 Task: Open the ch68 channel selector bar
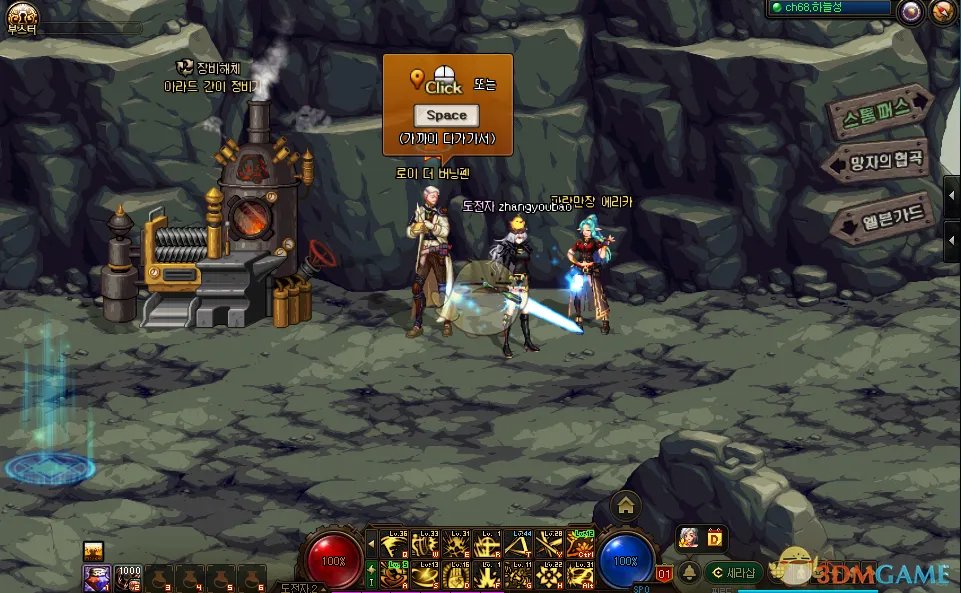pyautogui.click(x=828, y=8)
